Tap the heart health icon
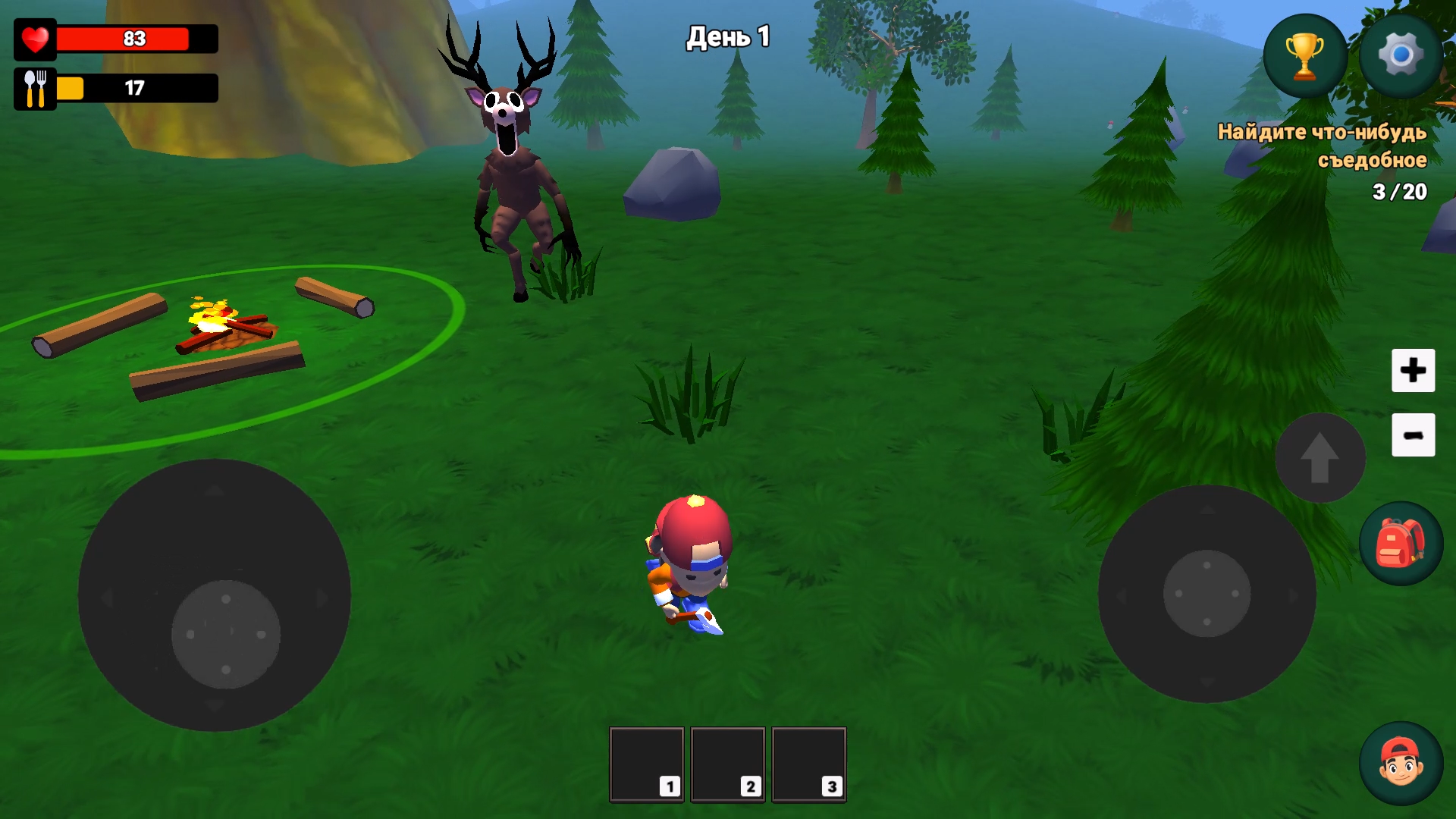This screenshot has width=1456, height=819. 34,39
